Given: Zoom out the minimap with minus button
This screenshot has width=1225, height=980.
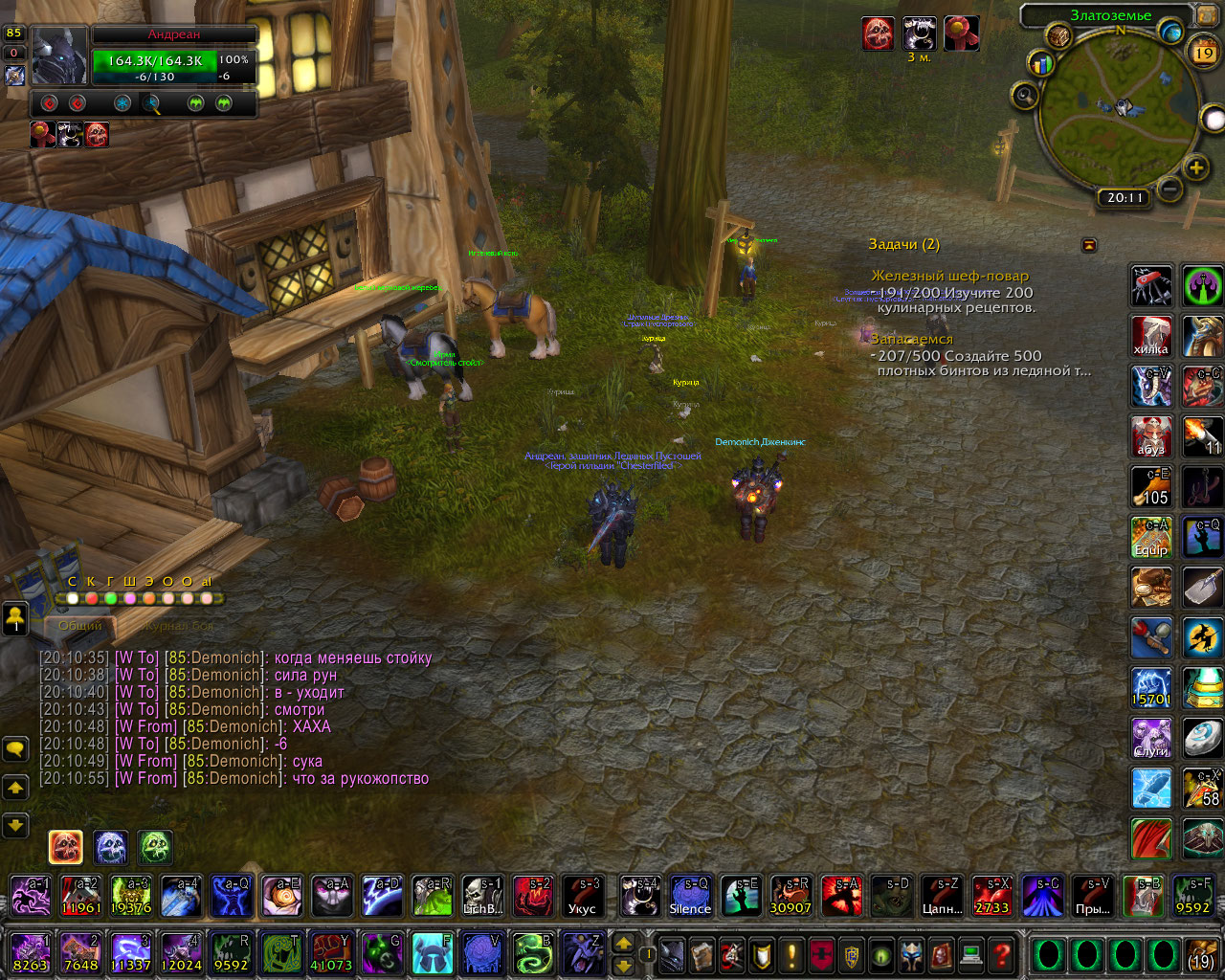Looking at the screenshot, I should point(1169,188).
